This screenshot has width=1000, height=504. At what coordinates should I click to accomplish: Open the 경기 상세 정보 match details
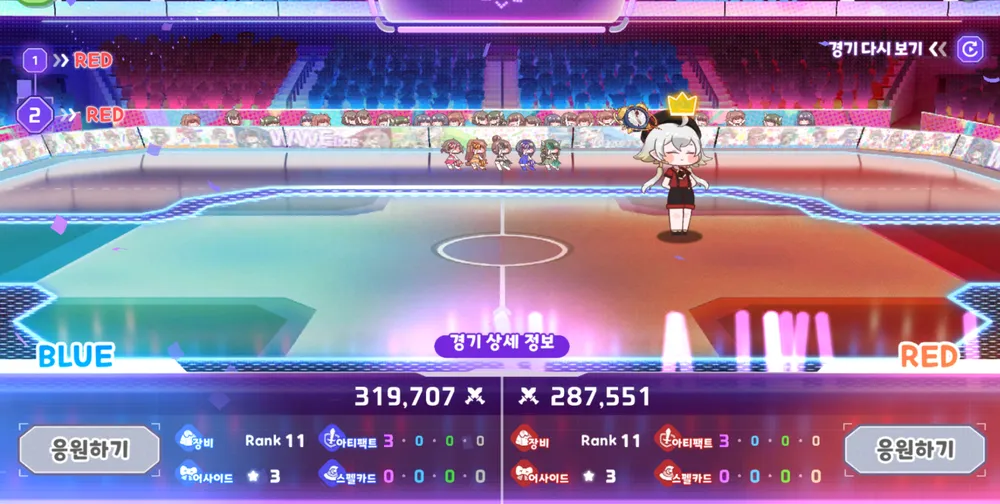coord(502,345)
